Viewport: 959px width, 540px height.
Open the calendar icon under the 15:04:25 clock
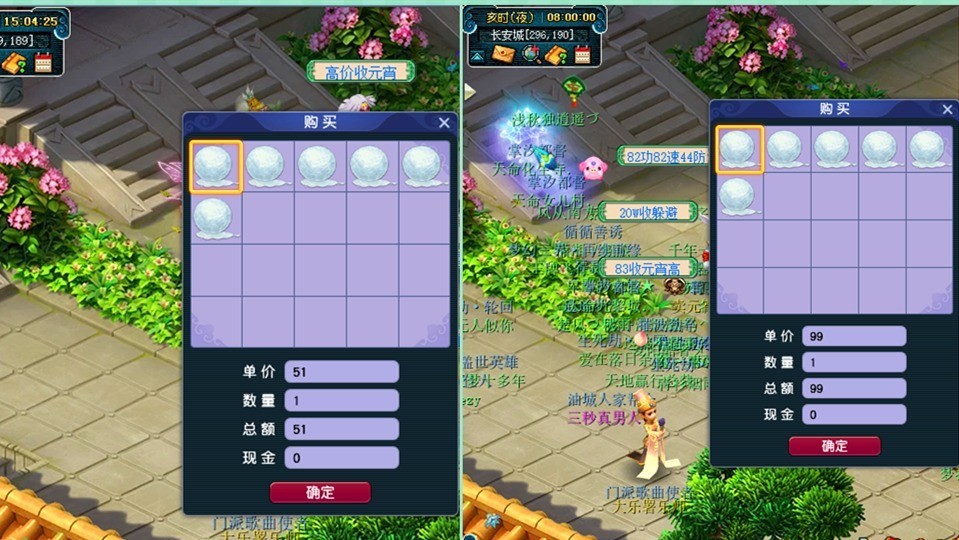43,62
